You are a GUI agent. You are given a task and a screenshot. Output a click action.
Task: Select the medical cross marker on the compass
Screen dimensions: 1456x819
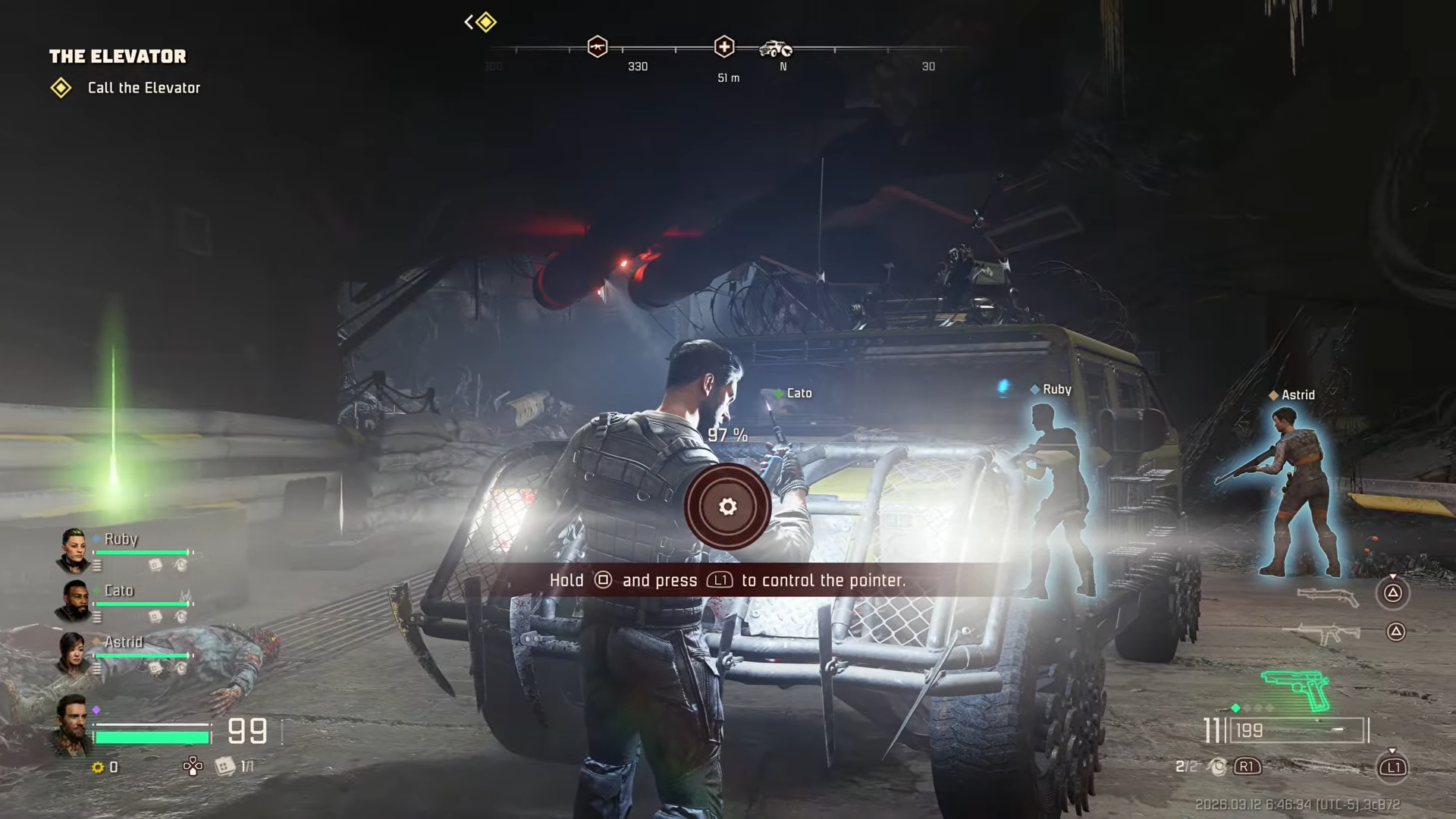pos(724,47)
